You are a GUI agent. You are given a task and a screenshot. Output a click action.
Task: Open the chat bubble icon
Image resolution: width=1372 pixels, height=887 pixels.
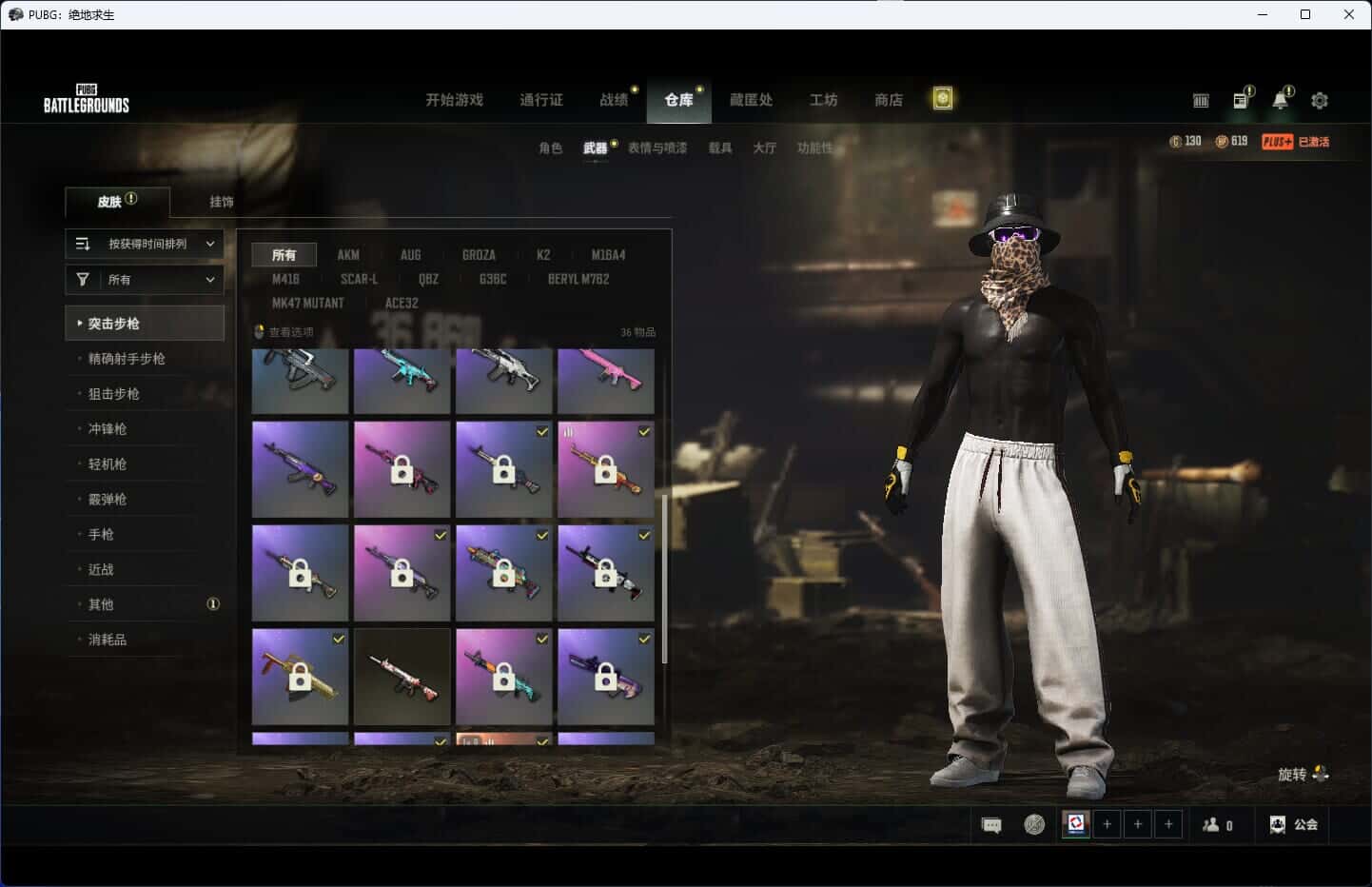[991, 825]
